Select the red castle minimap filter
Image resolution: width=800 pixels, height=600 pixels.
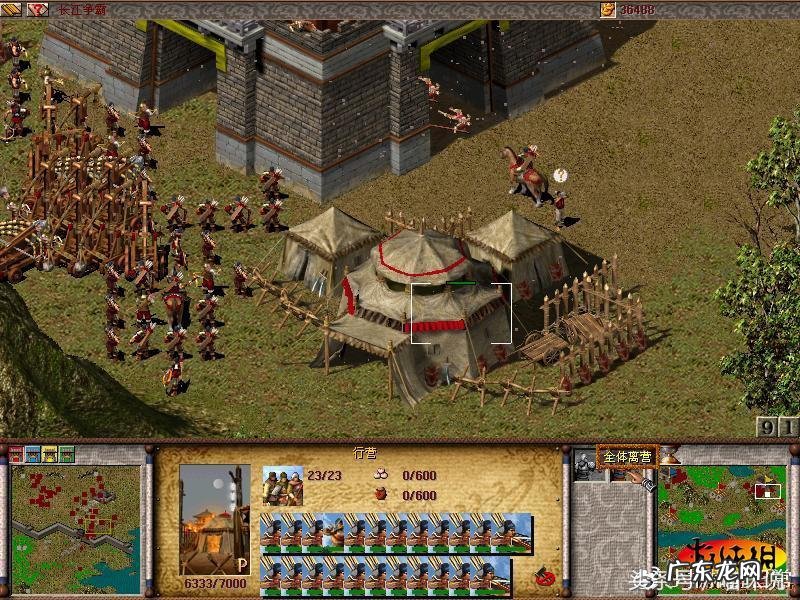tap(16, 454)
